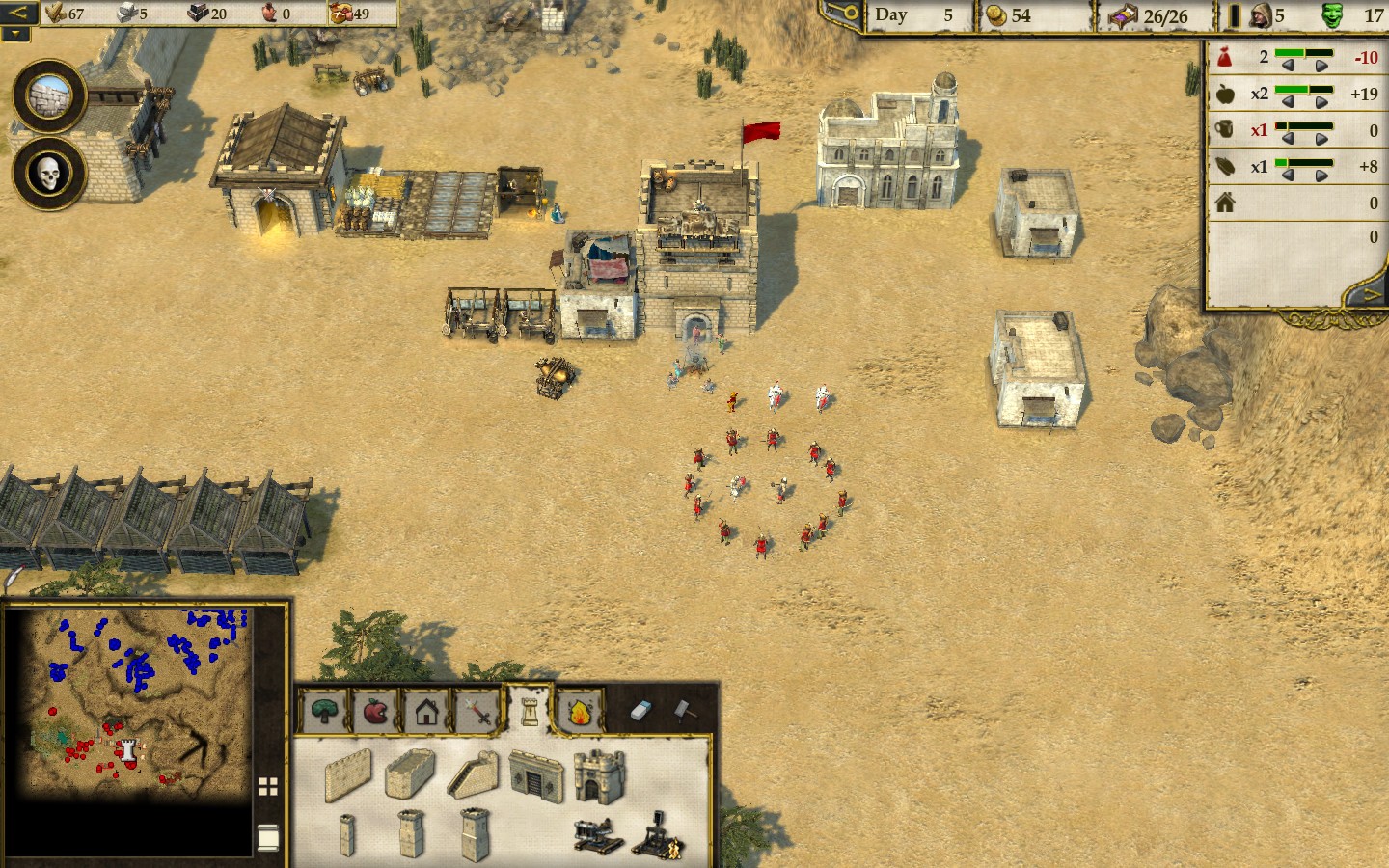The height and width of the screenshot is (868, 1389).
Task: Open the scroll icon beside the minimap
Action: point(268,837)
